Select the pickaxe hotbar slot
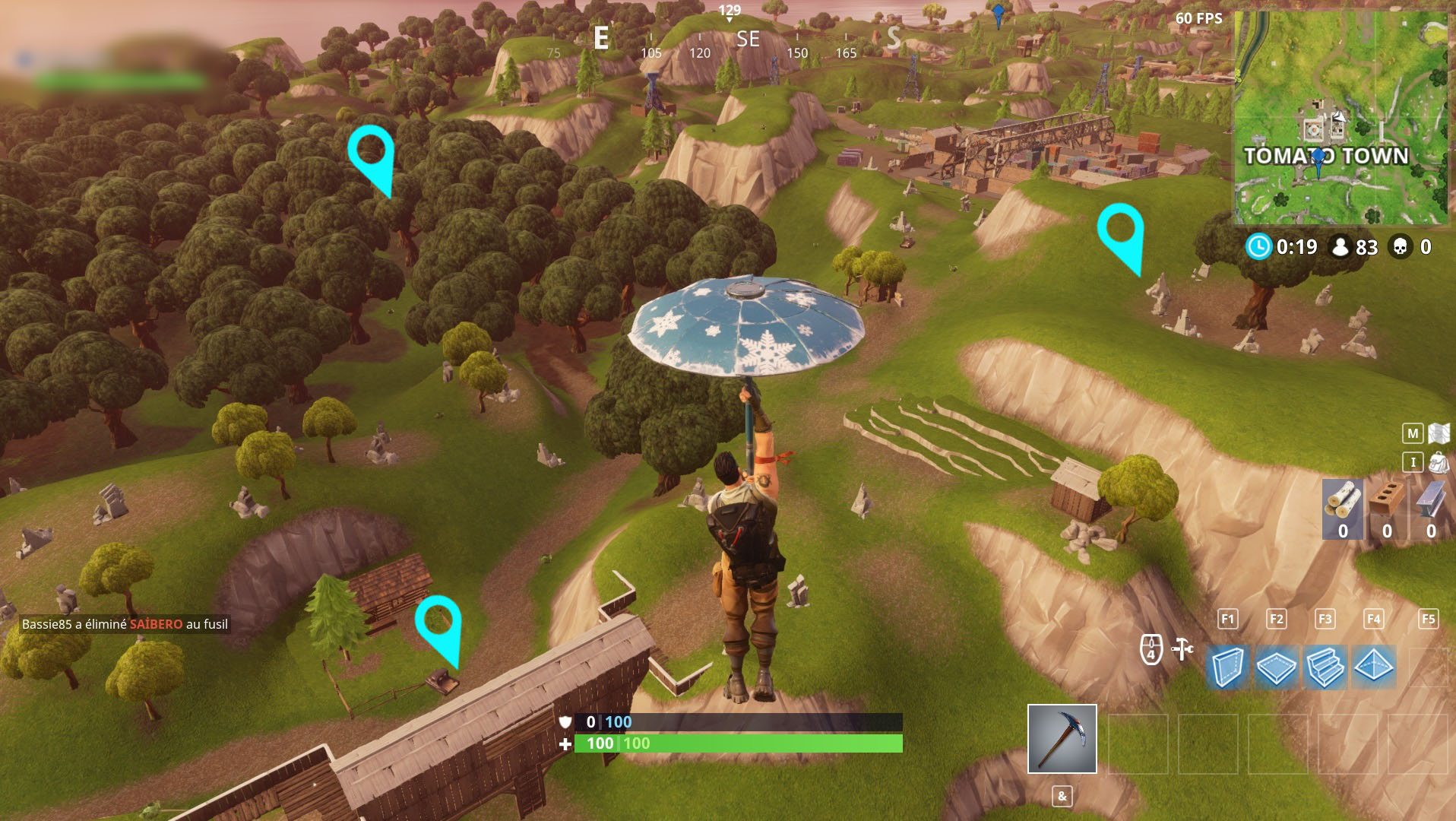This screenshot has height=821, width=1456. click(x=1062, y=738)
